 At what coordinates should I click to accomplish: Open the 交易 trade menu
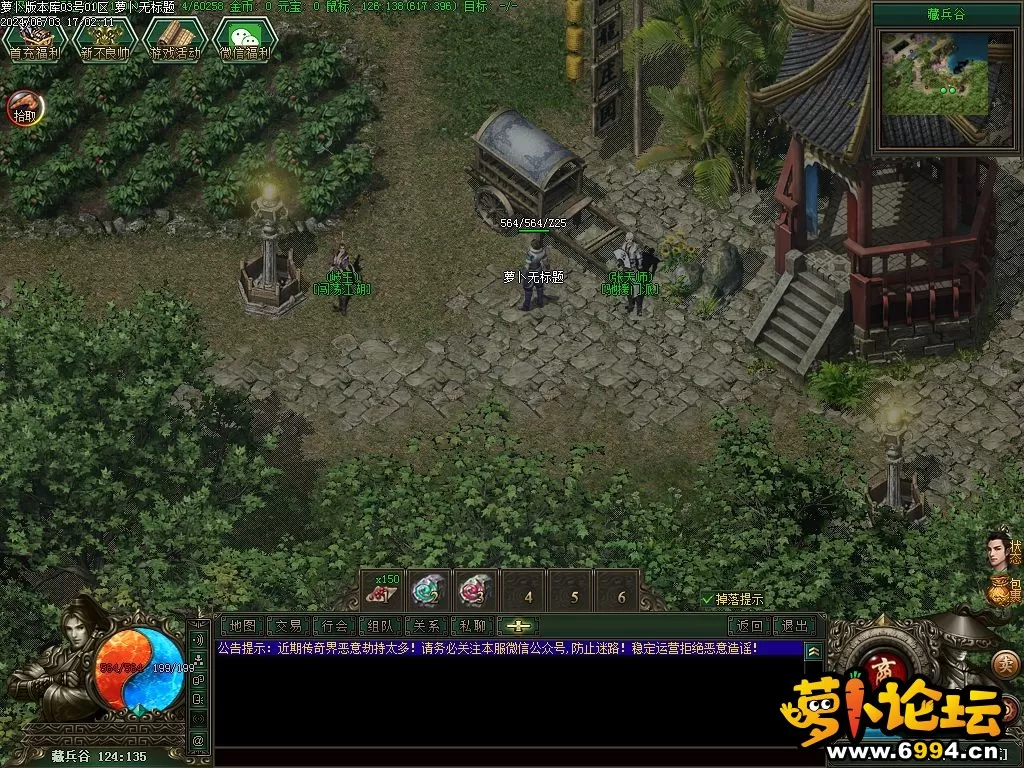tap(289, 626)
